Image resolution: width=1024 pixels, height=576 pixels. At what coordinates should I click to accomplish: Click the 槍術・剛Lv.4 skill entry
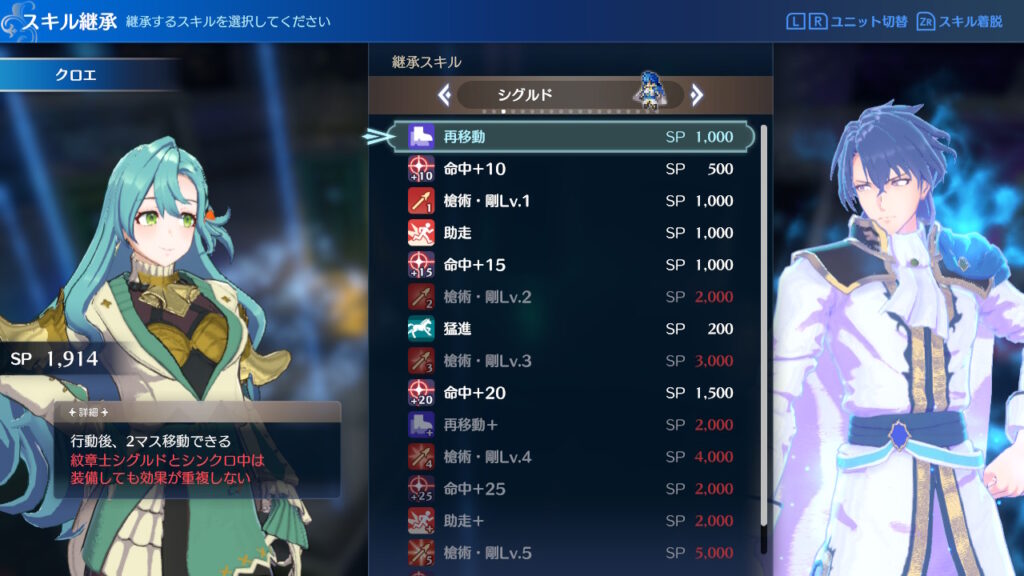click(x=570, y=457)
